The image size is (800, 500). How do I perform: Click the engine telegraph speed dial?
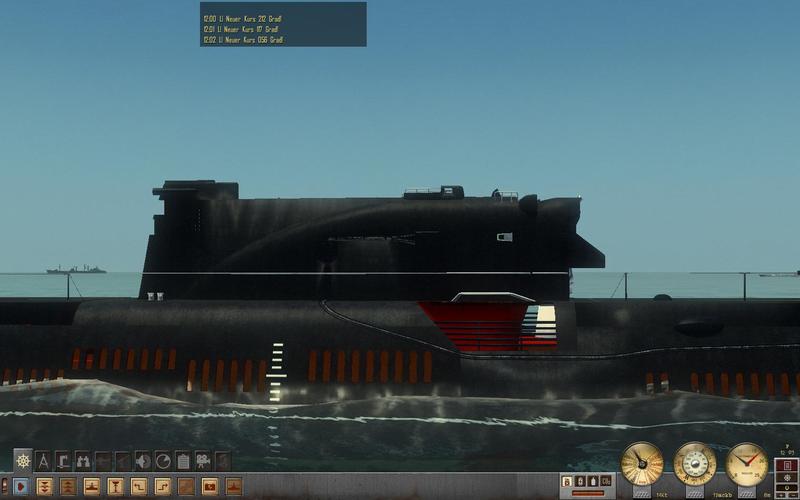[641, 463]
